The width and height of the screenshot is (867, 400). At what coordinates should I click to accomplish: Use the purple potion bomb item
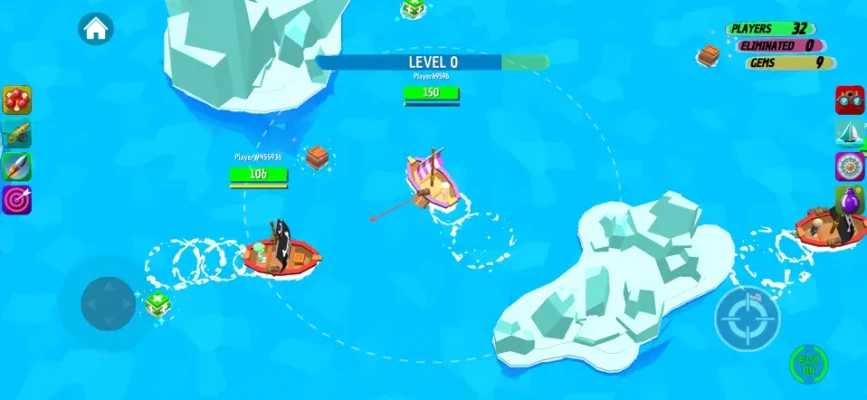pos(849,199)
